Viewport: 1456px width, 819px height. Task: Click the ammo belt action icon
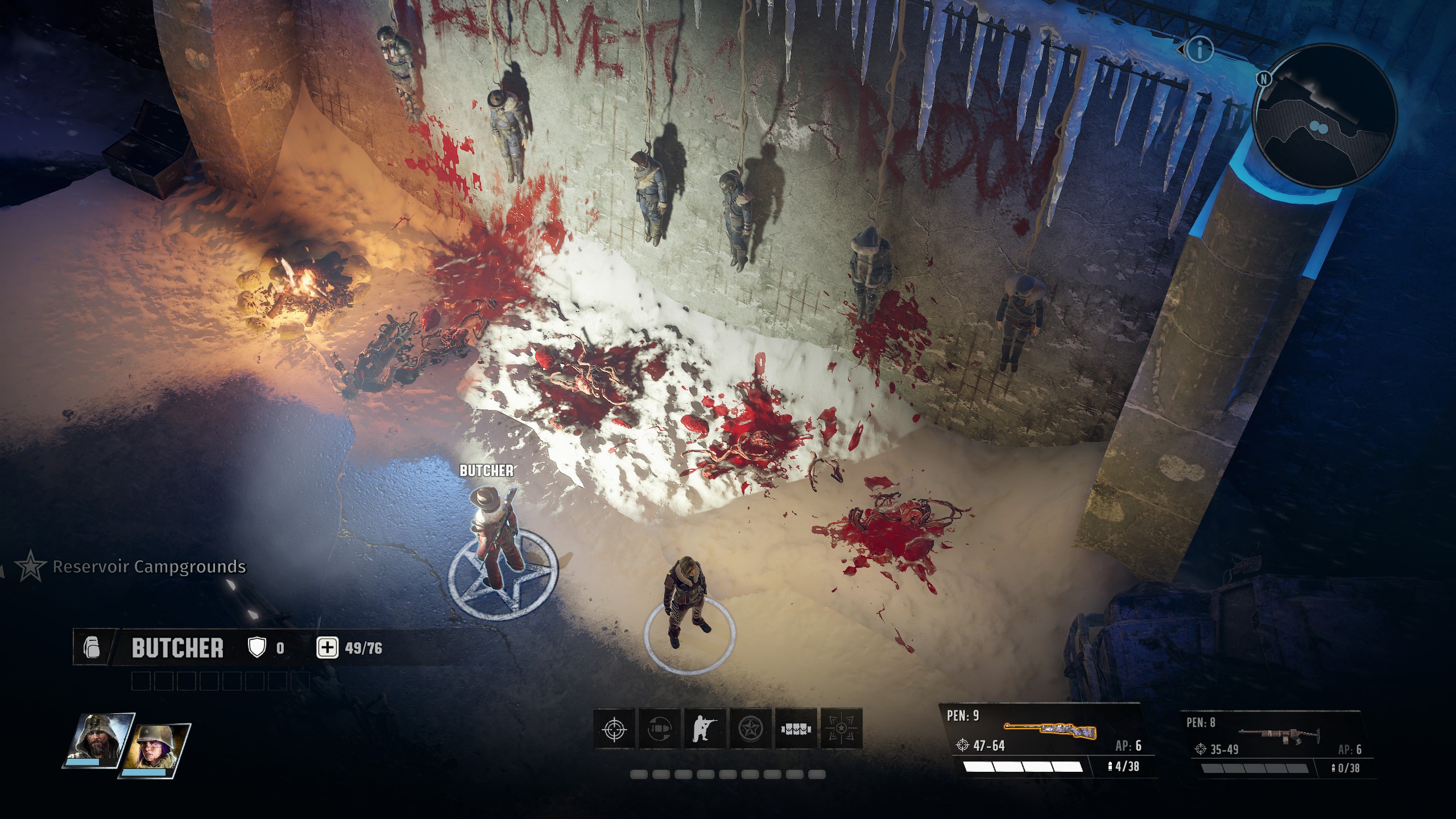point(795,729)
